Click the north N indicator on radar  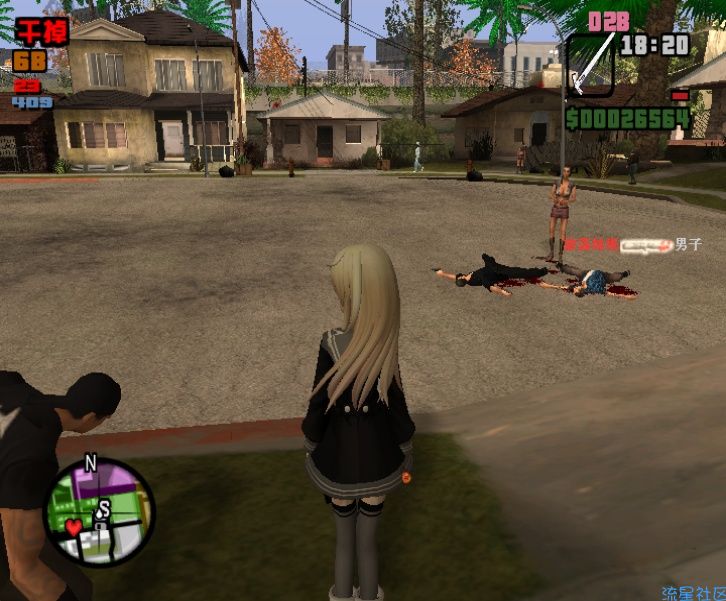[x=90, y=463]
